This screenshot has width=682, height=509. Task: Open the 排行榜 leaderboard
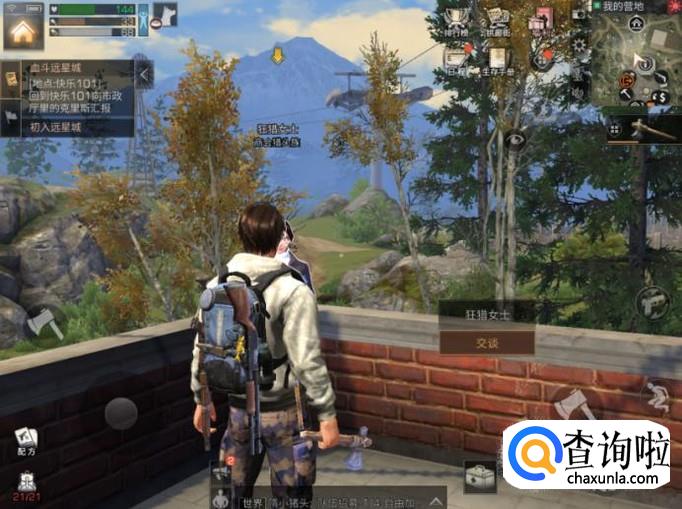coord(456,22)
